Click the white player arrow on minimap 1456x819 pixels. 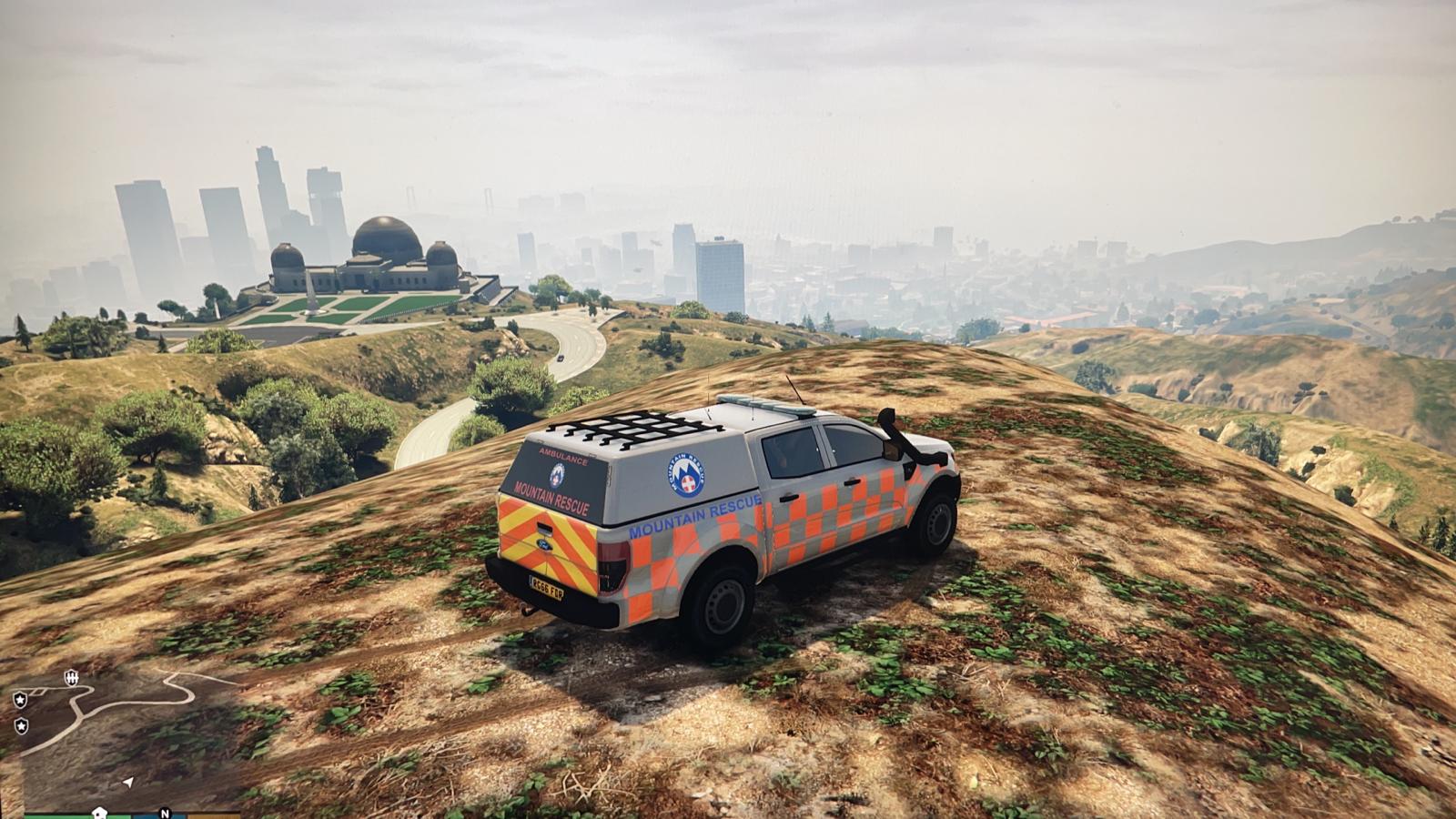tap(128, 782)
